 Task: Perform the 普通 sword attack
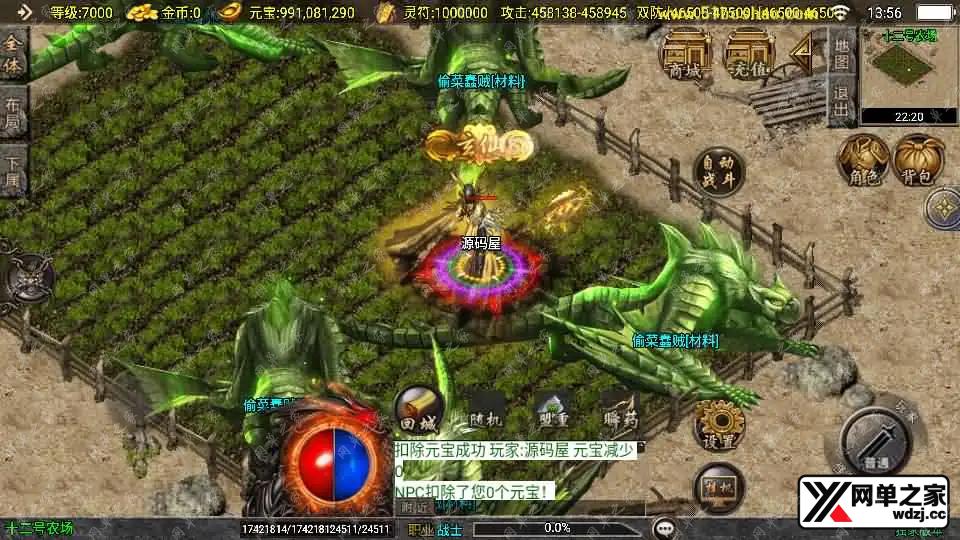coord(876,439)
